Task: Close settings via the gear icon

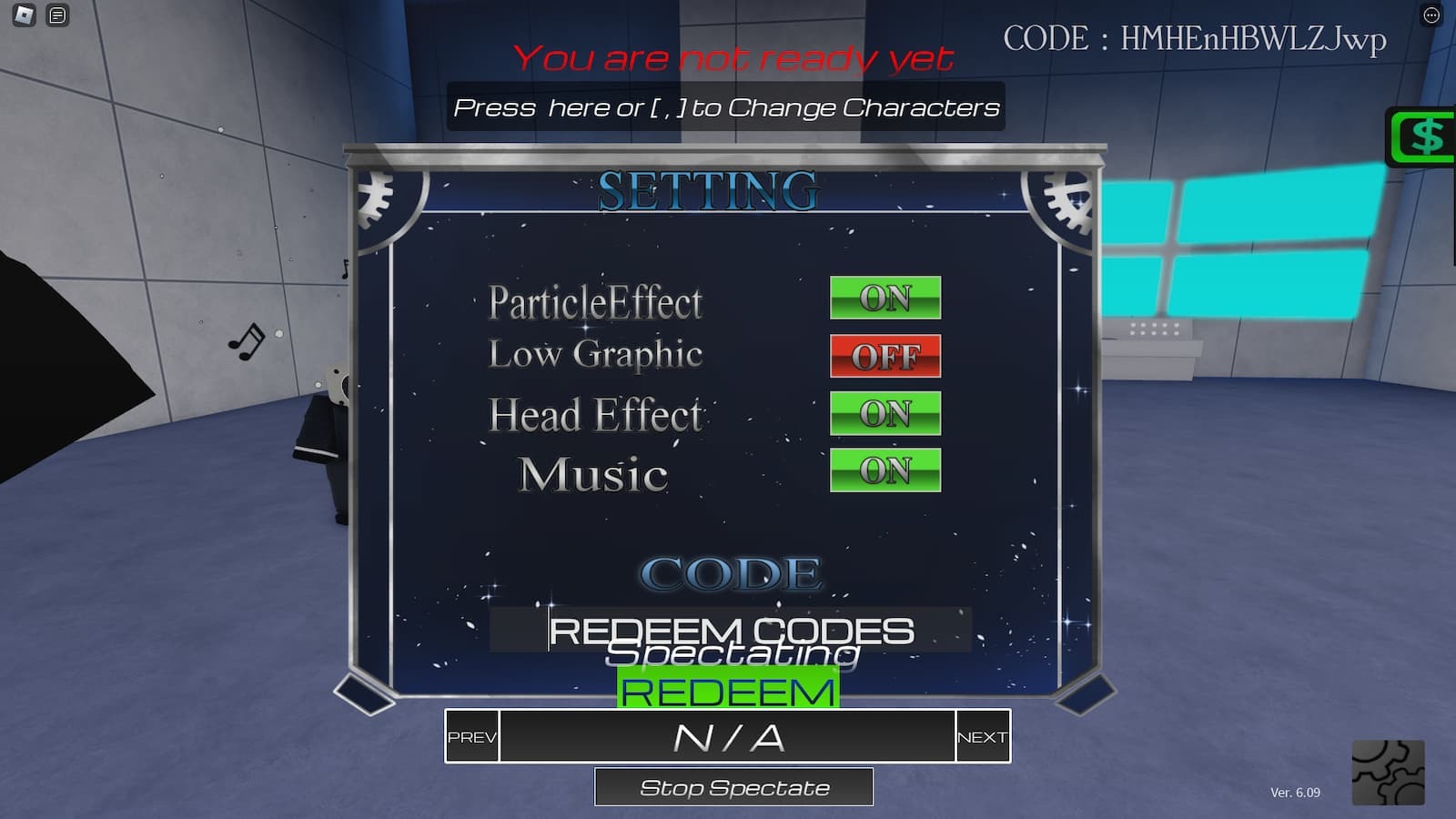Action: [x=1388, y=773]
